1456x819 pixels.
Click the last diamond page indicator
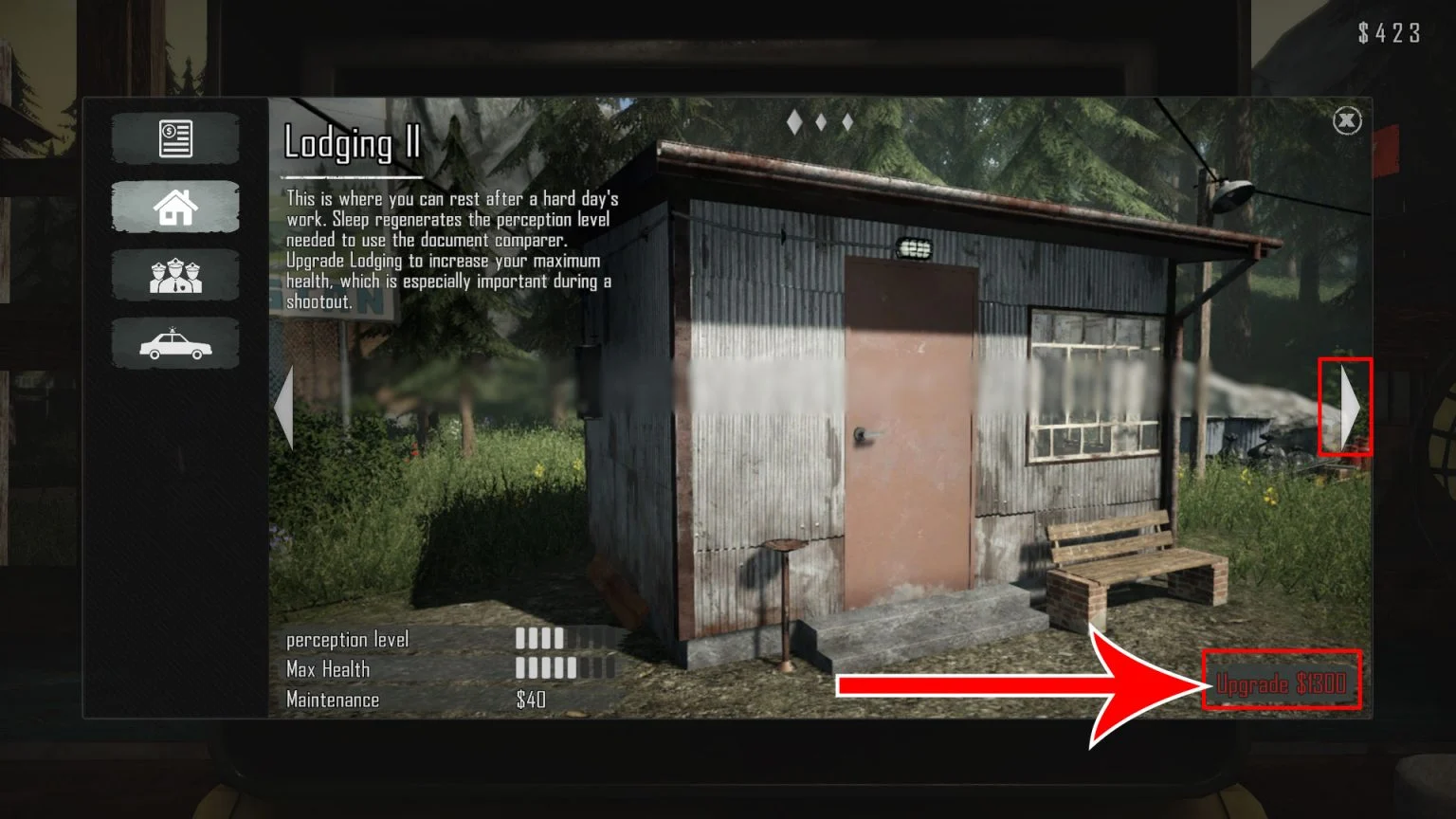(846, 121)
